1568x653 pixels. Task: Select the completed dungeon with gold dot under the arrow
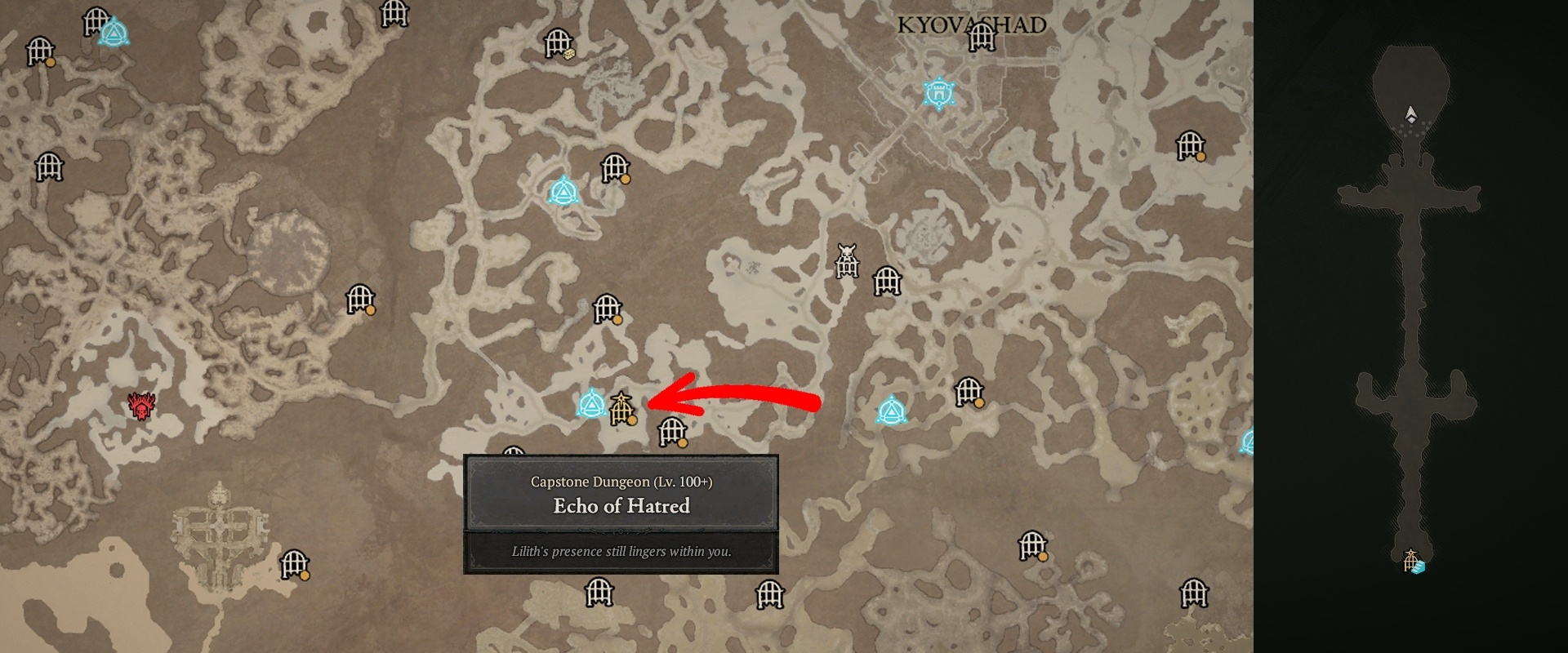coord(672,431)
